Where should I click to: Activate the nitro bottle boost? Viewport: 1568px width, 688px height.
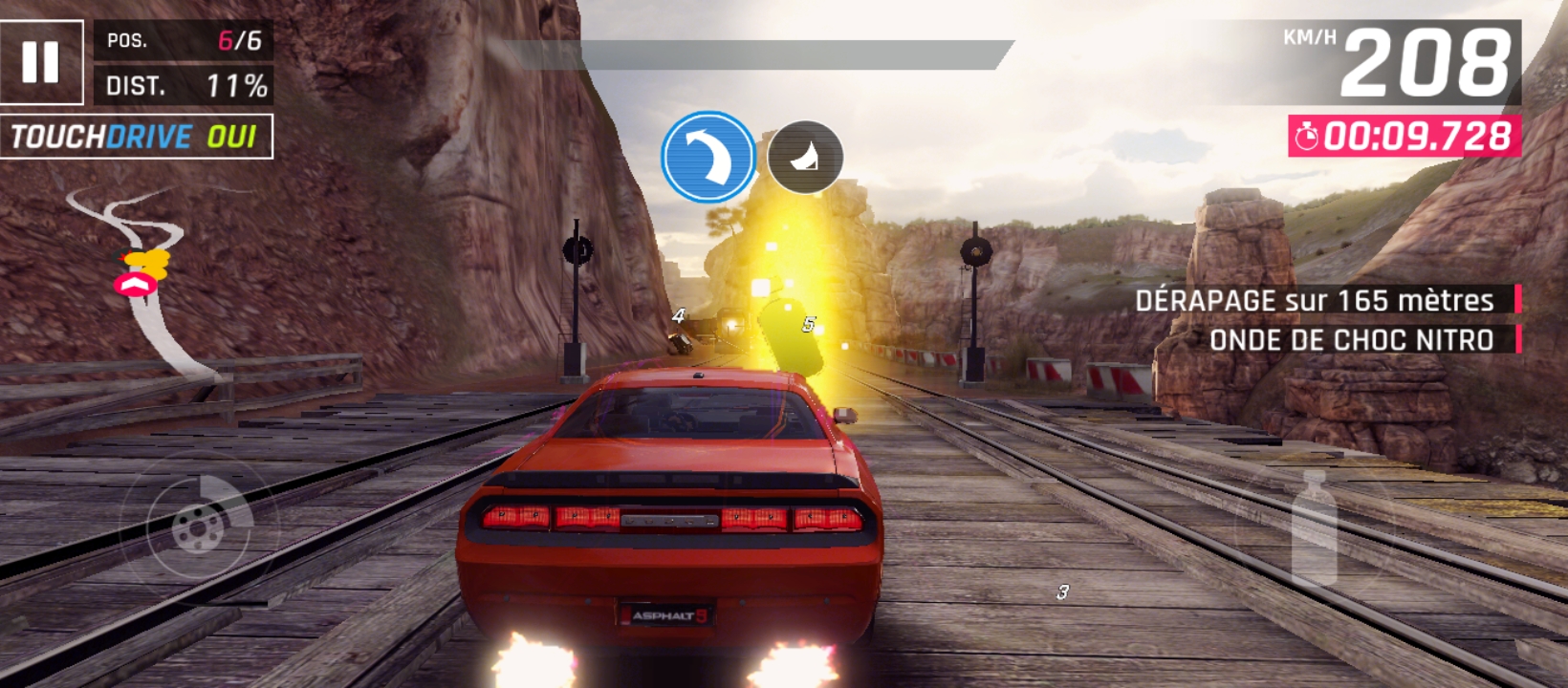[x=1314, y=527]
